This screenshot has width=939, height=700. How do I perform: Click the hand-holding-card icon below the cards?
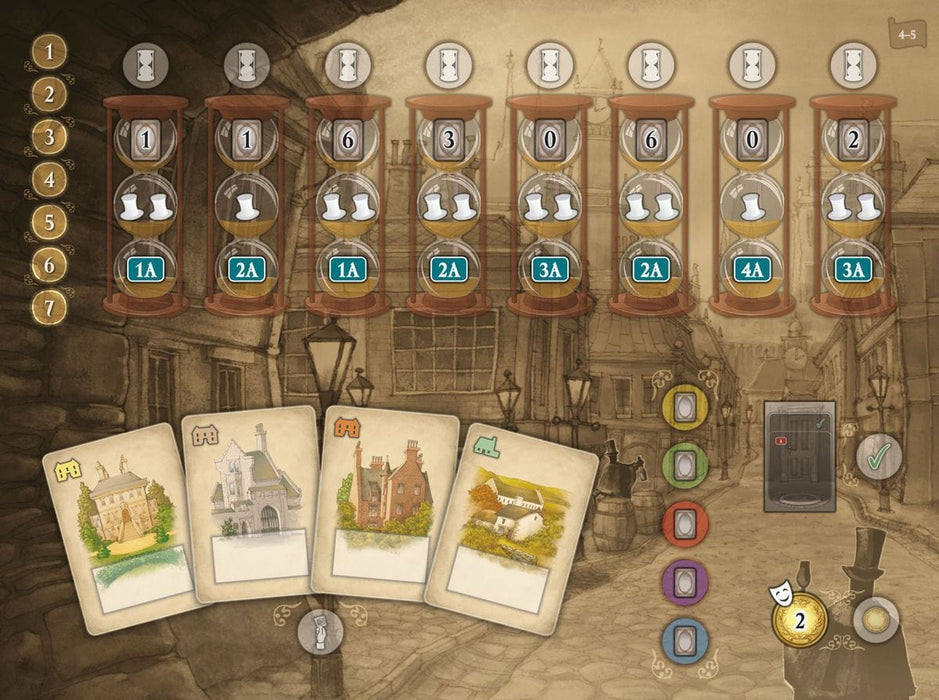tap(322, 630)
